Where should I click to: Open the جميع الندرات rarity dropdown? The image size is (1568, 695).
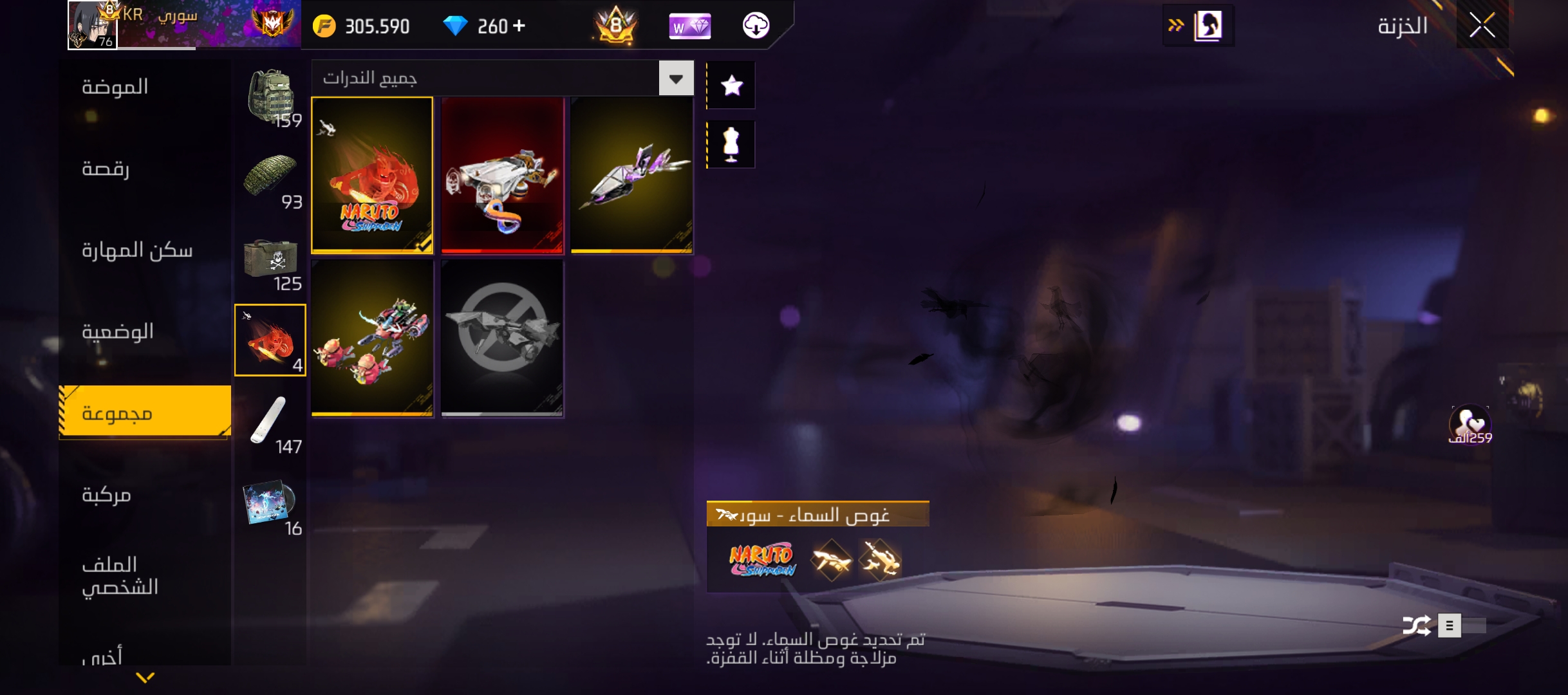click(676, 79)
